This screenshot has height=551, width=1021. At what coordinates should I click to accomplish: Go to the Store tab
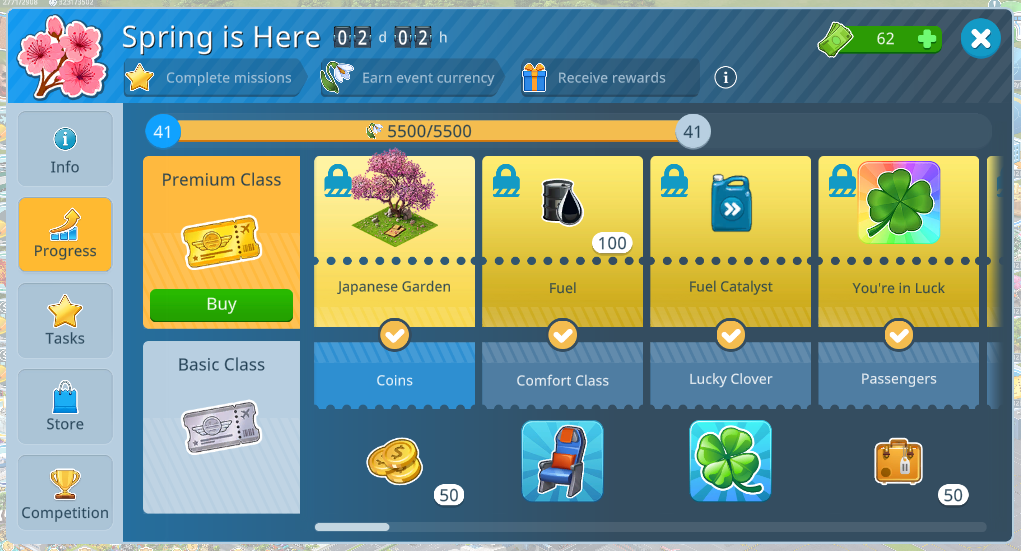65,407
